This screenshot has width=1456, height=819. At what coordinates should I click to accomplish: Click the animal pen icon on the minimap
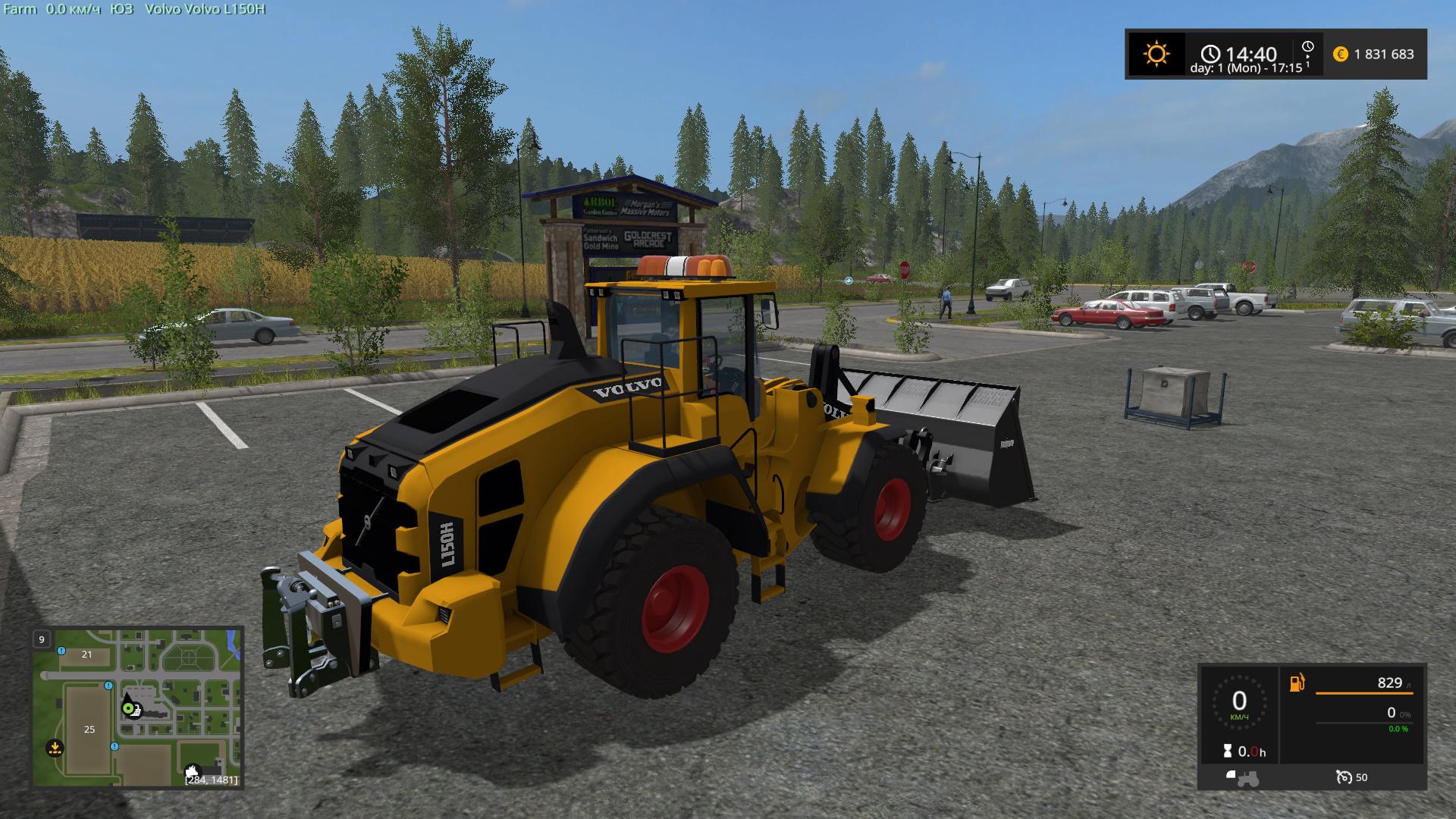193,771
